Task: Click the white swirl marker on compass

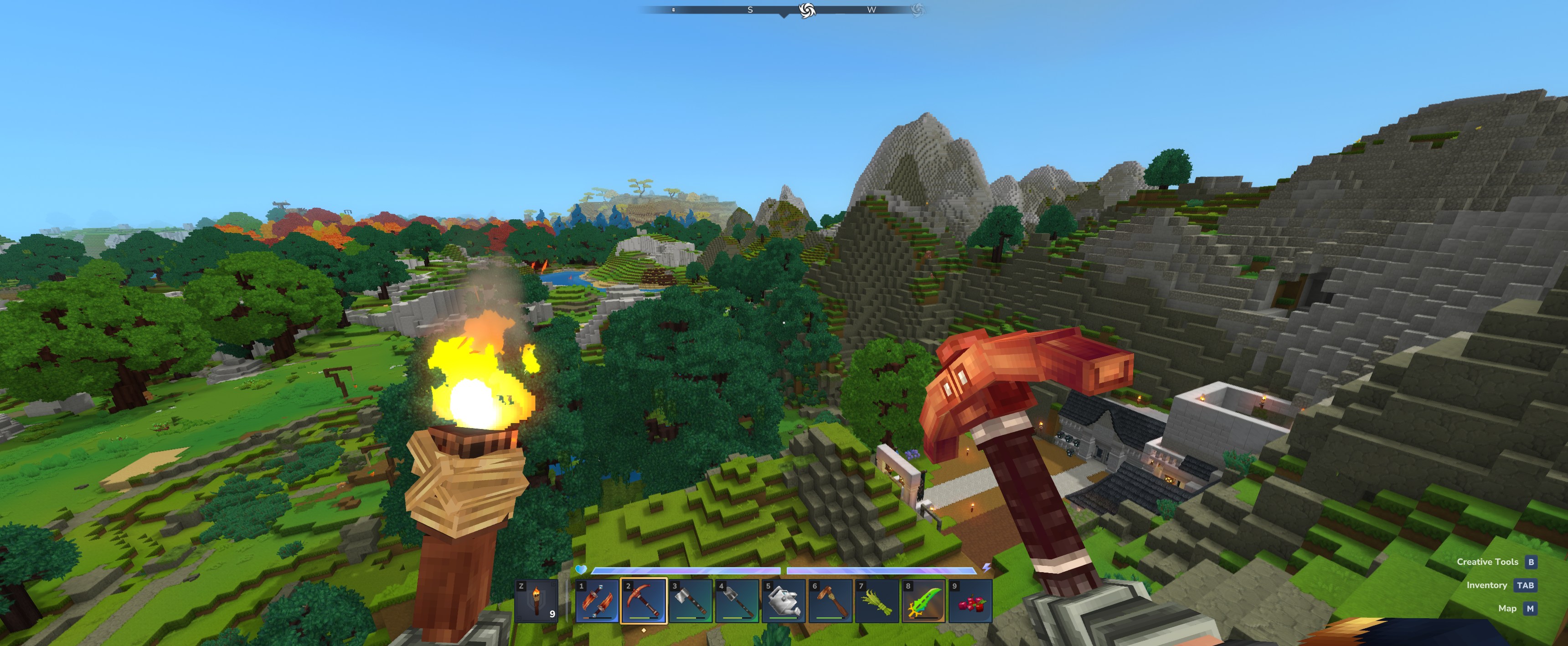Action: coord(806,10)
